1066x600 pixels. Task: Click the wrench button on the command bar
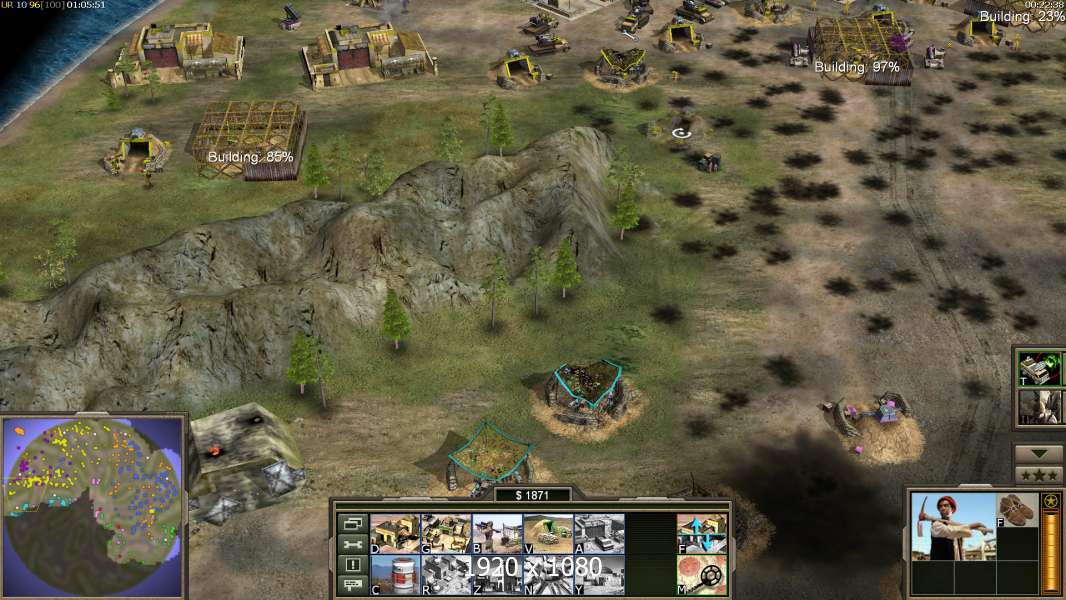pos(352,544)
